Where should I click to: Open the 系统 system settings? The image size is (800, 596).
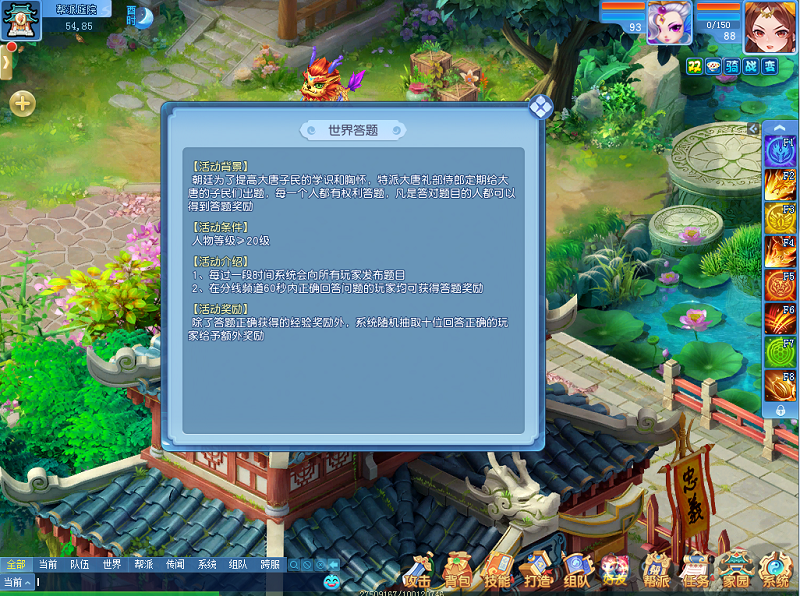(x=776, y=570)
